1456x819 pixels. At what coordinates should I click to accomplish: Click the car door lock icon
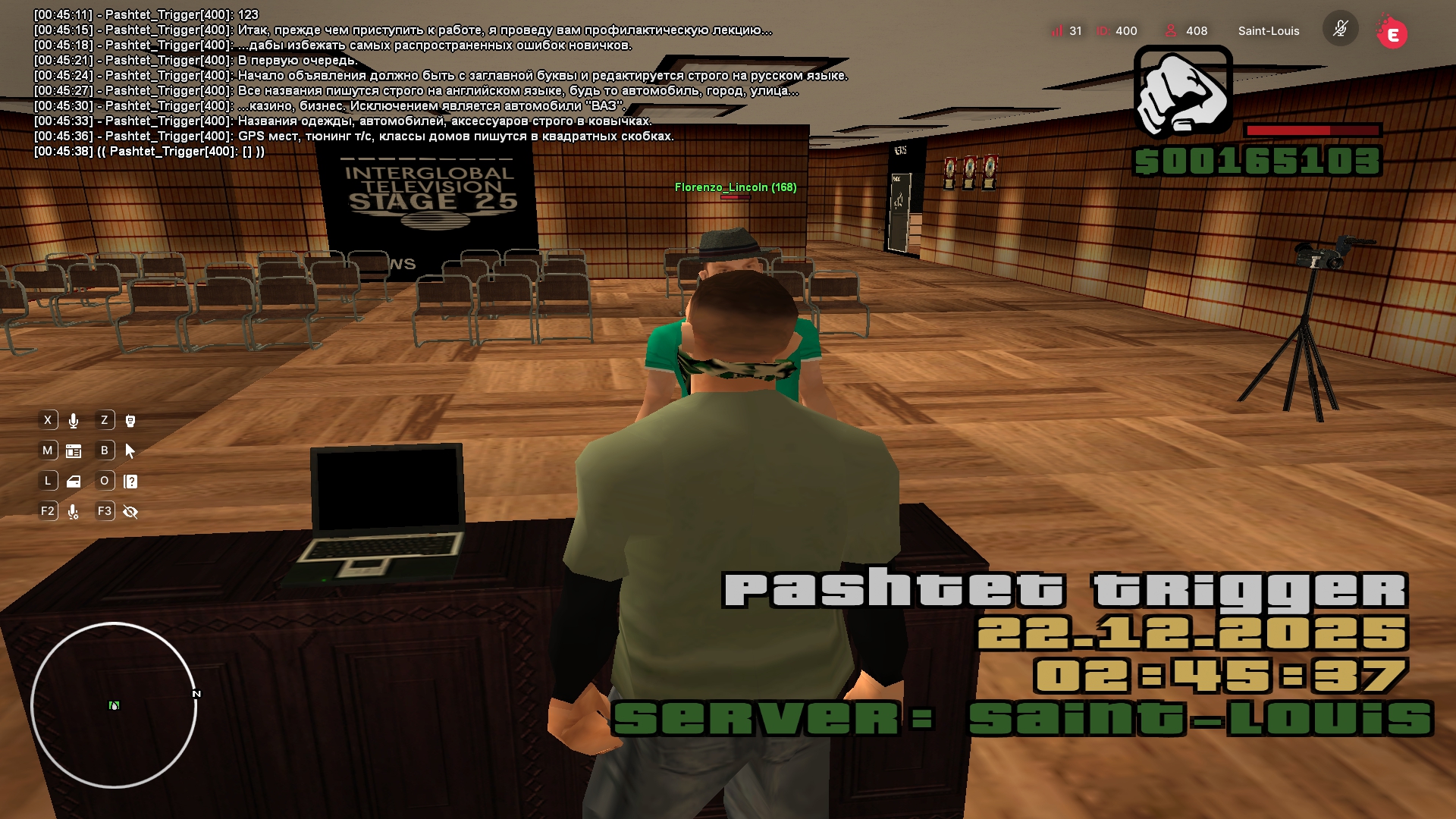point(74,482)
